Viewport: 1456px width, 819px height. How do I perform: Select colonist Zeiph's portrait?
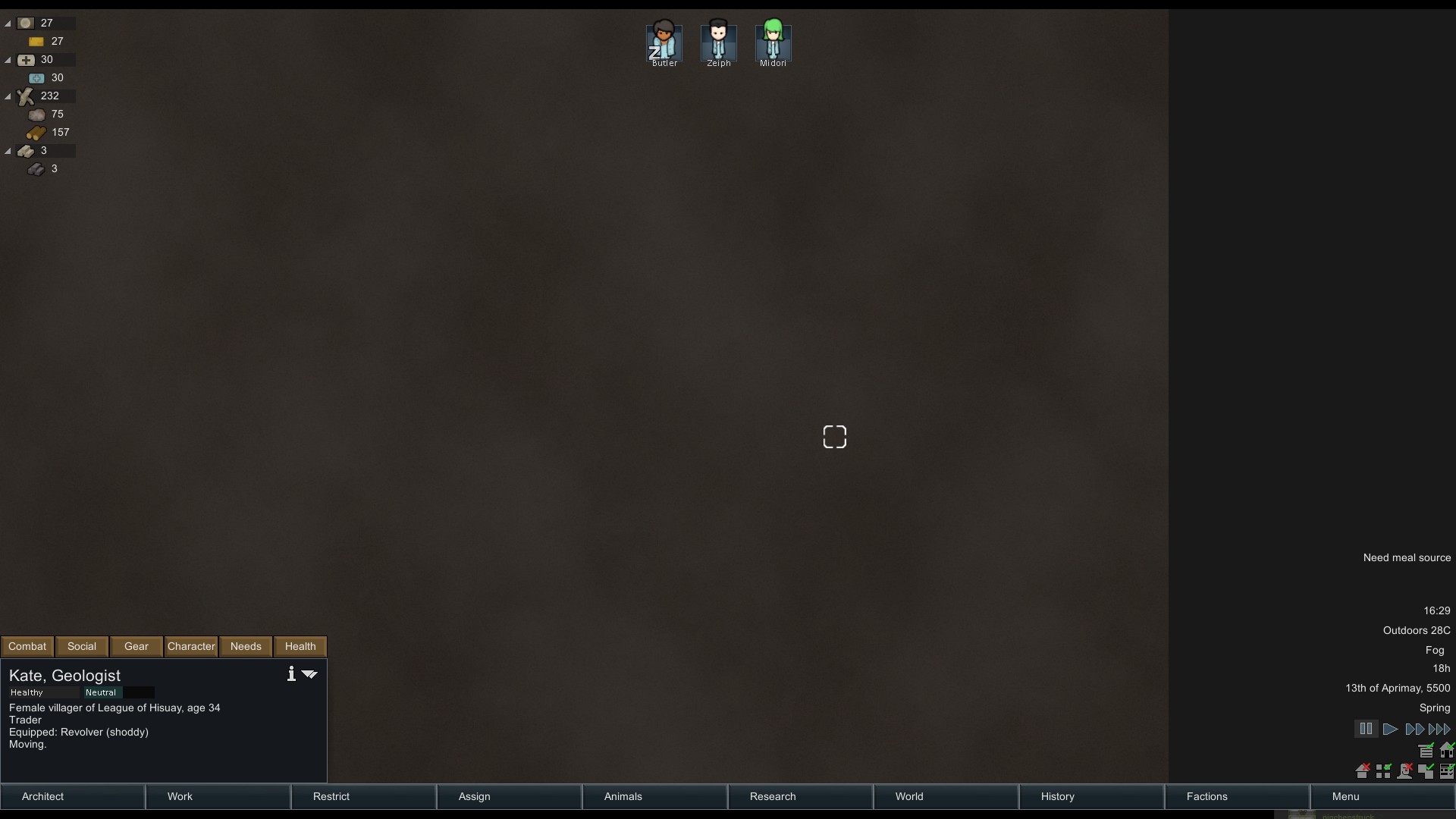pyautogui.click(x=718, y=42)
